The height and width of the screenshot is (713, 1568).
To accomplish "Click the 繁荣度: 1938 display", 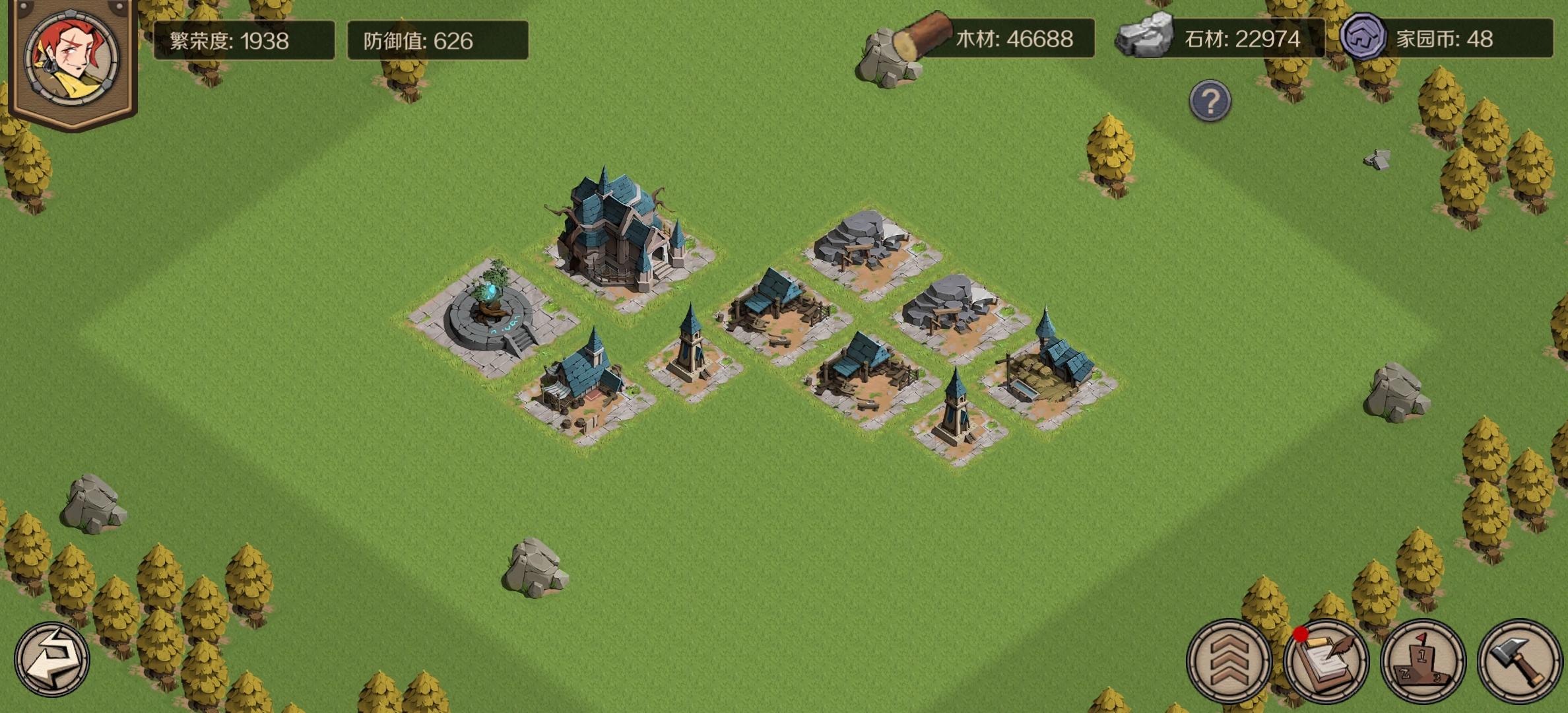I will (x=244, y=40).
